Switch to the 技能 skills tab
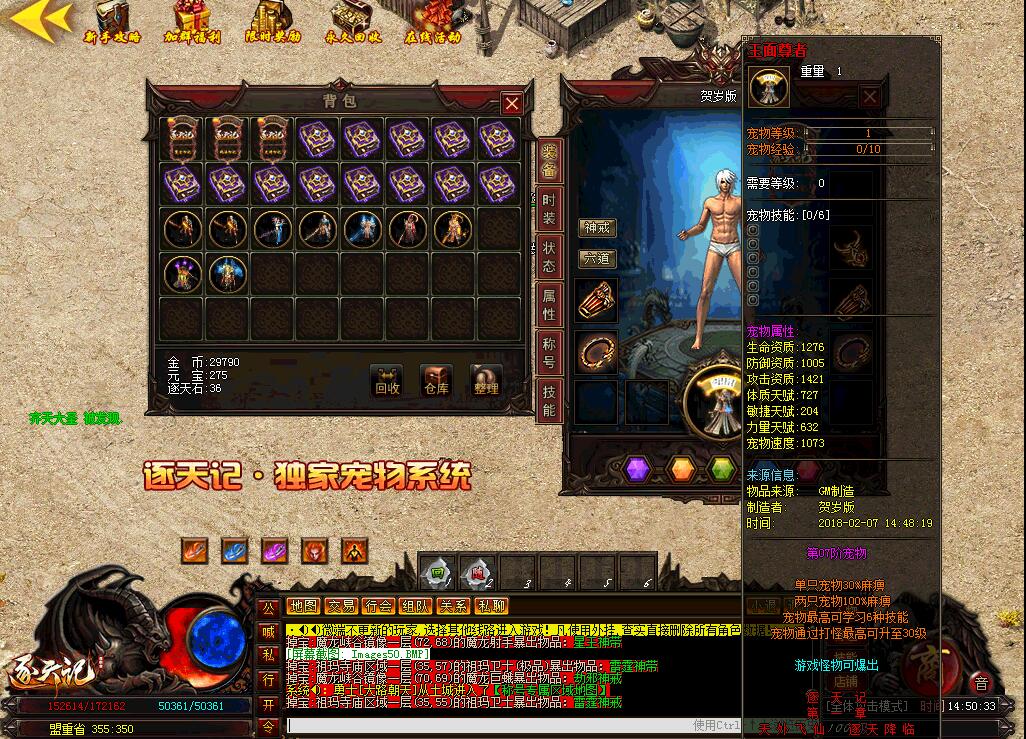 [x=549, y=398]
